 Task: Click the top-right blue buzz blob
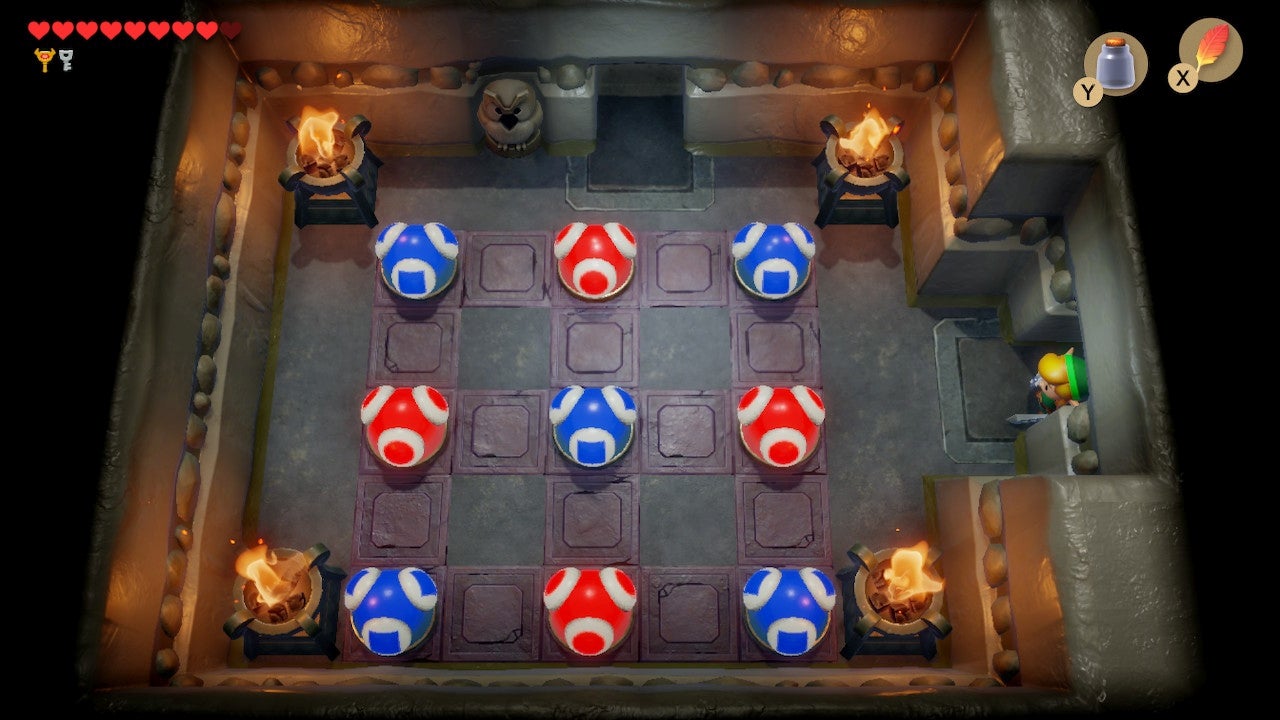coord(775,258)
